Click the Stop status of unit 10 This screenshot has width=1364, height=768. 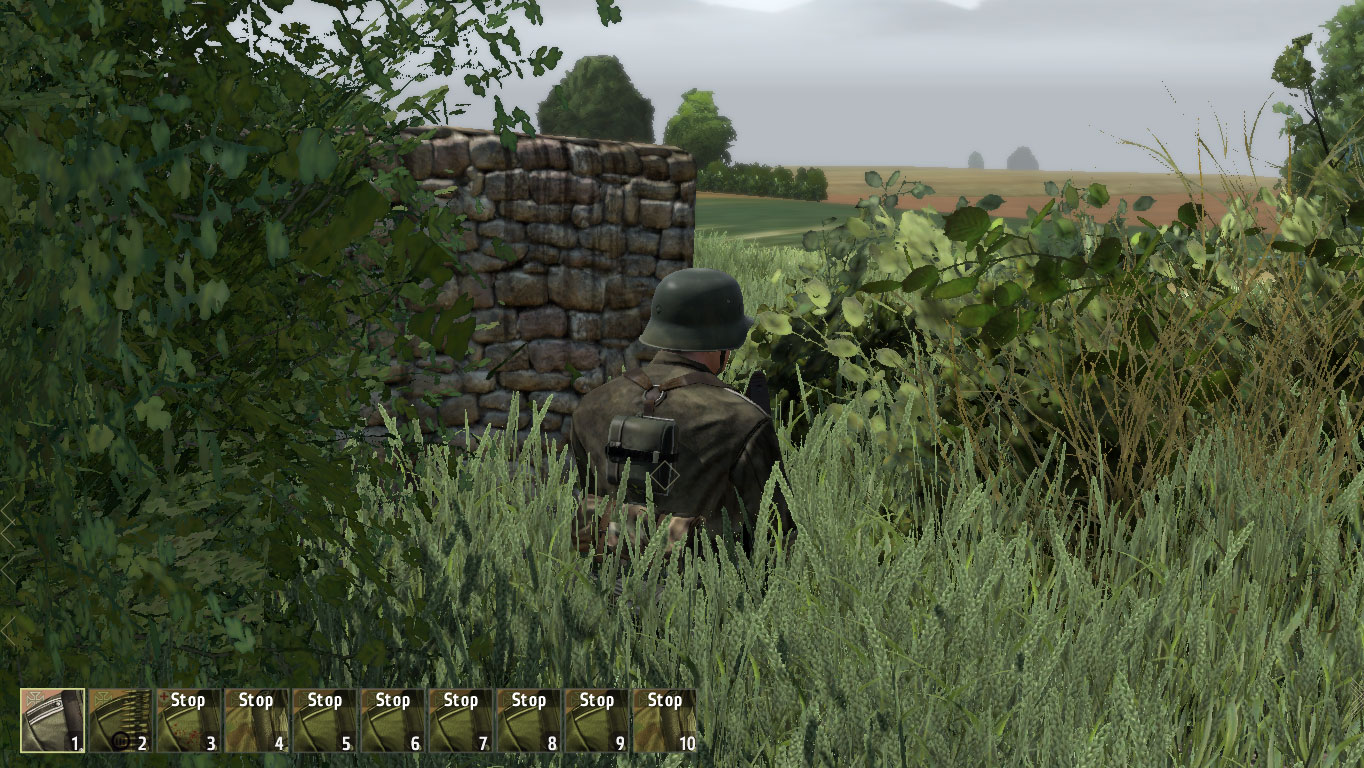(x=663, y=701)
